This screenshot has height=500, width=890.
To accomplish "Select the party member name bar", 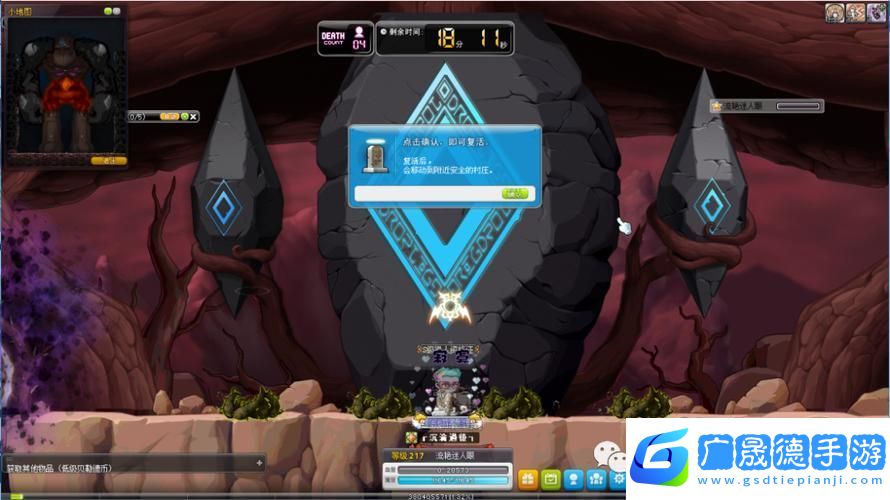I will point(766,105).
